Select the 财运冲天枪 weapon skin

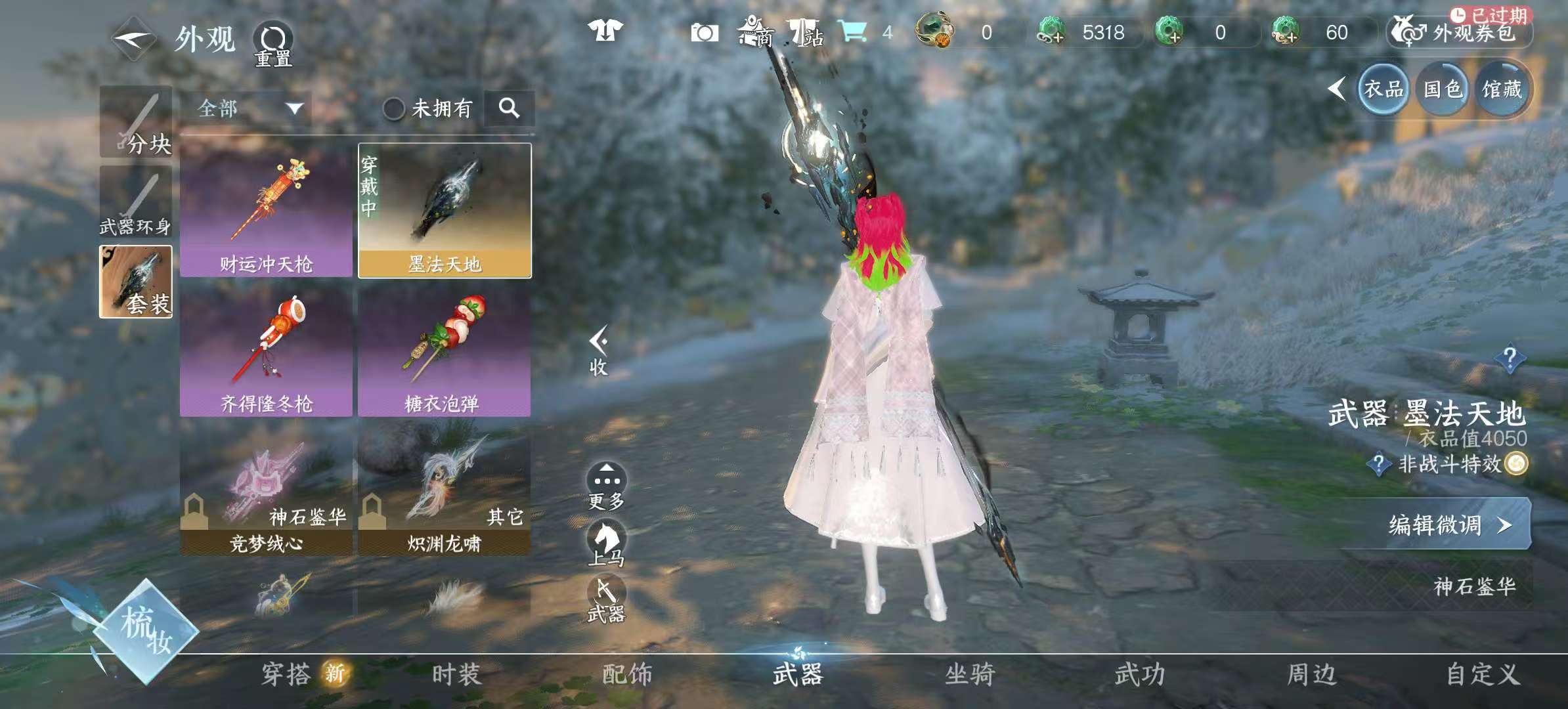click(266, 211)
